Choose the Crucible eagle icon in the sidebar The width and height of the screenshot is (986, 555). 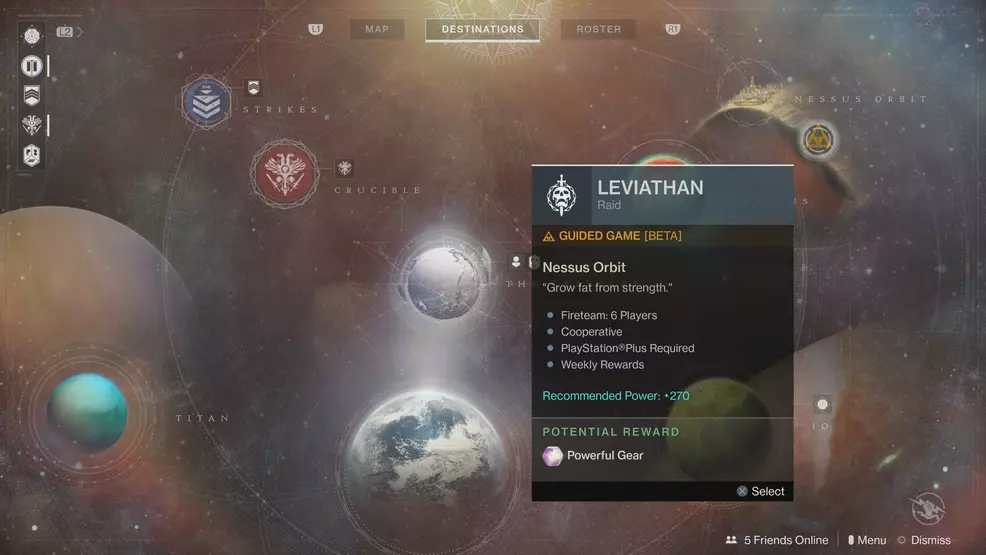point(32,126)
